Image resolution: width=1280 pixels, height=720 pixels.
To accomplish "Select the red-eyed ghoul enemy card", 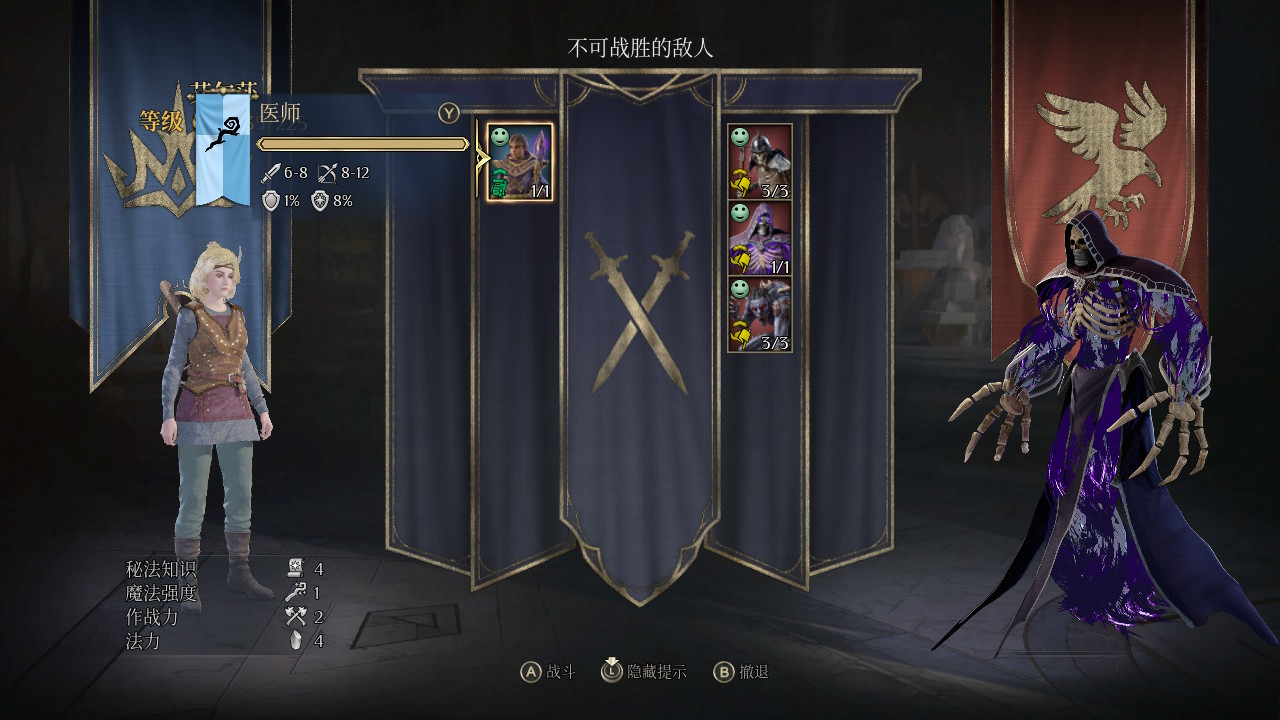I will (759, 316).
